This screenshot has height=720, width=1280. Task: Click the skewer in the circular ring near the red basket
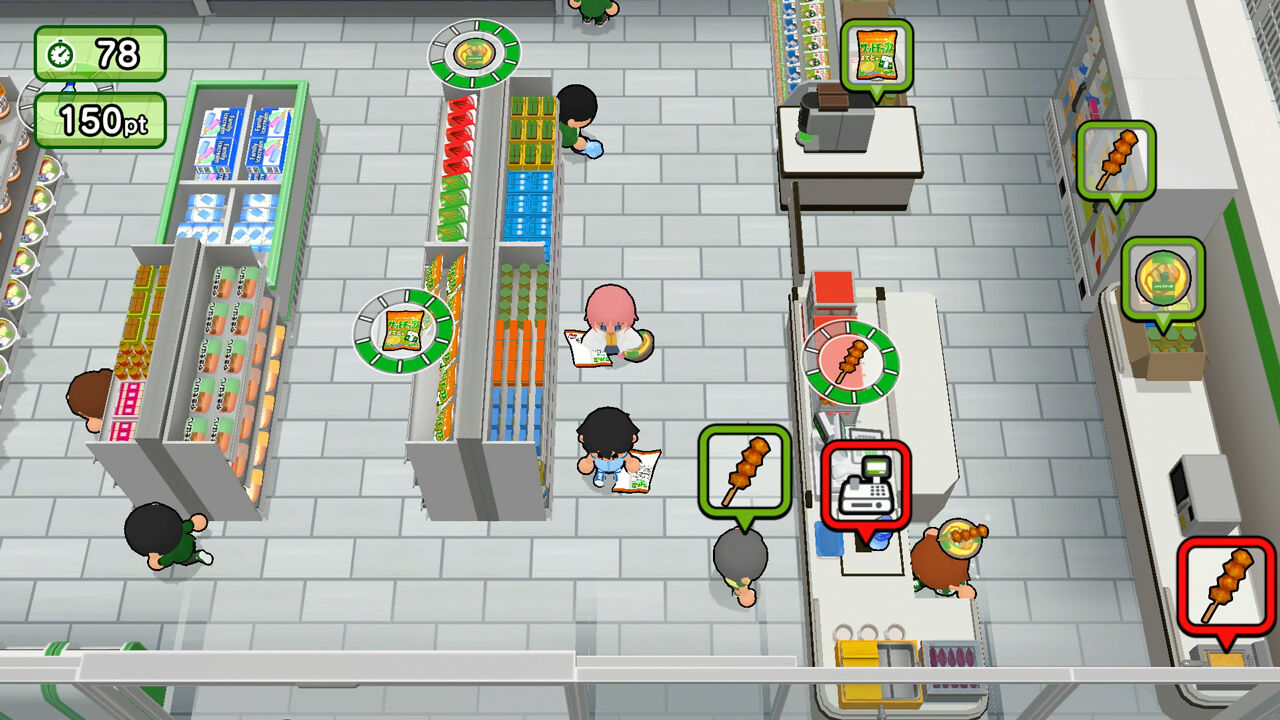[853, 359]
